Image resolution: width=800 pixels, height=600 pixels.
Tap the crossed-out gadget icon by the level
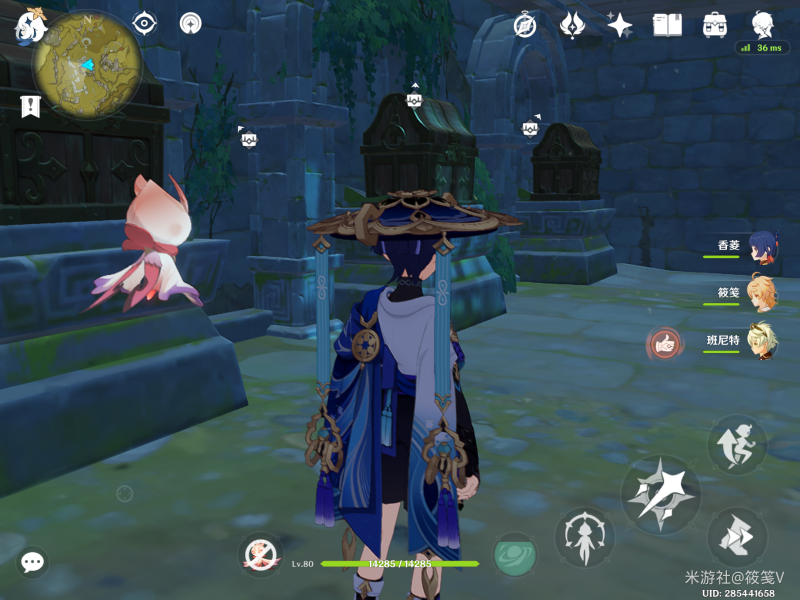(x=261, y=555)
